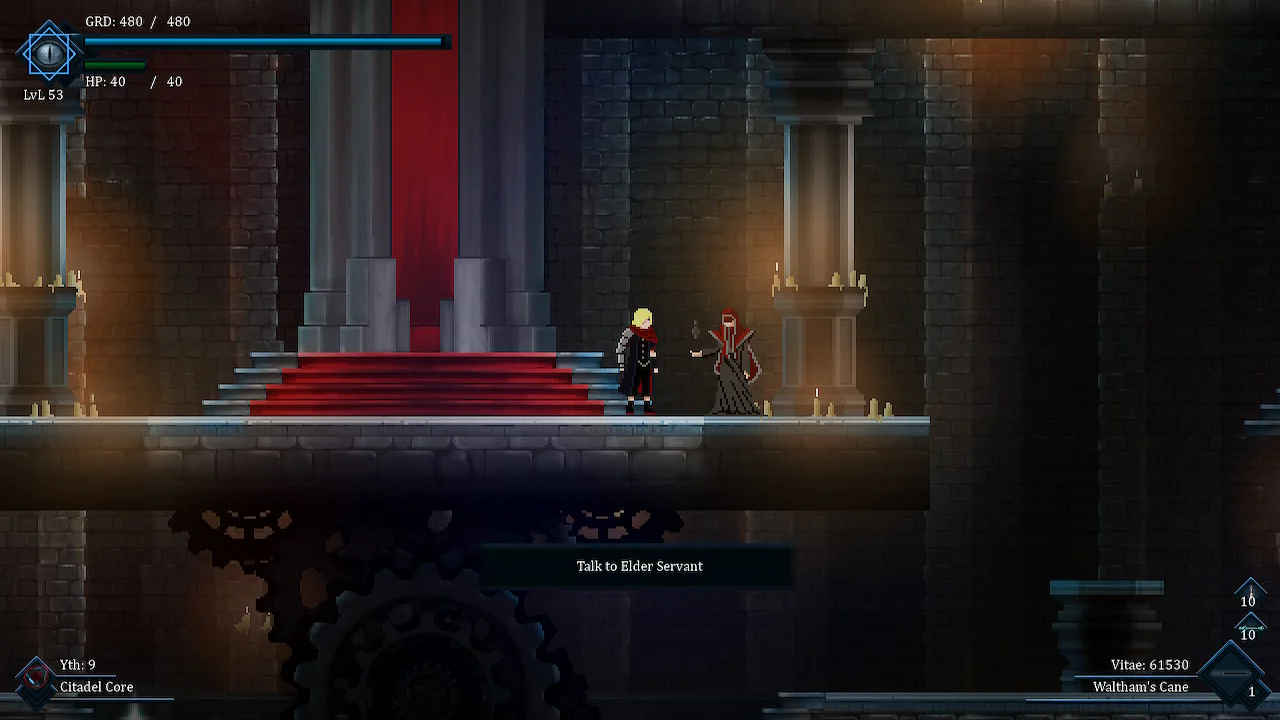The image size is (1280, 720).
Task: Click the Waltham's Cane name label
Action: (x=1140, y=687)
